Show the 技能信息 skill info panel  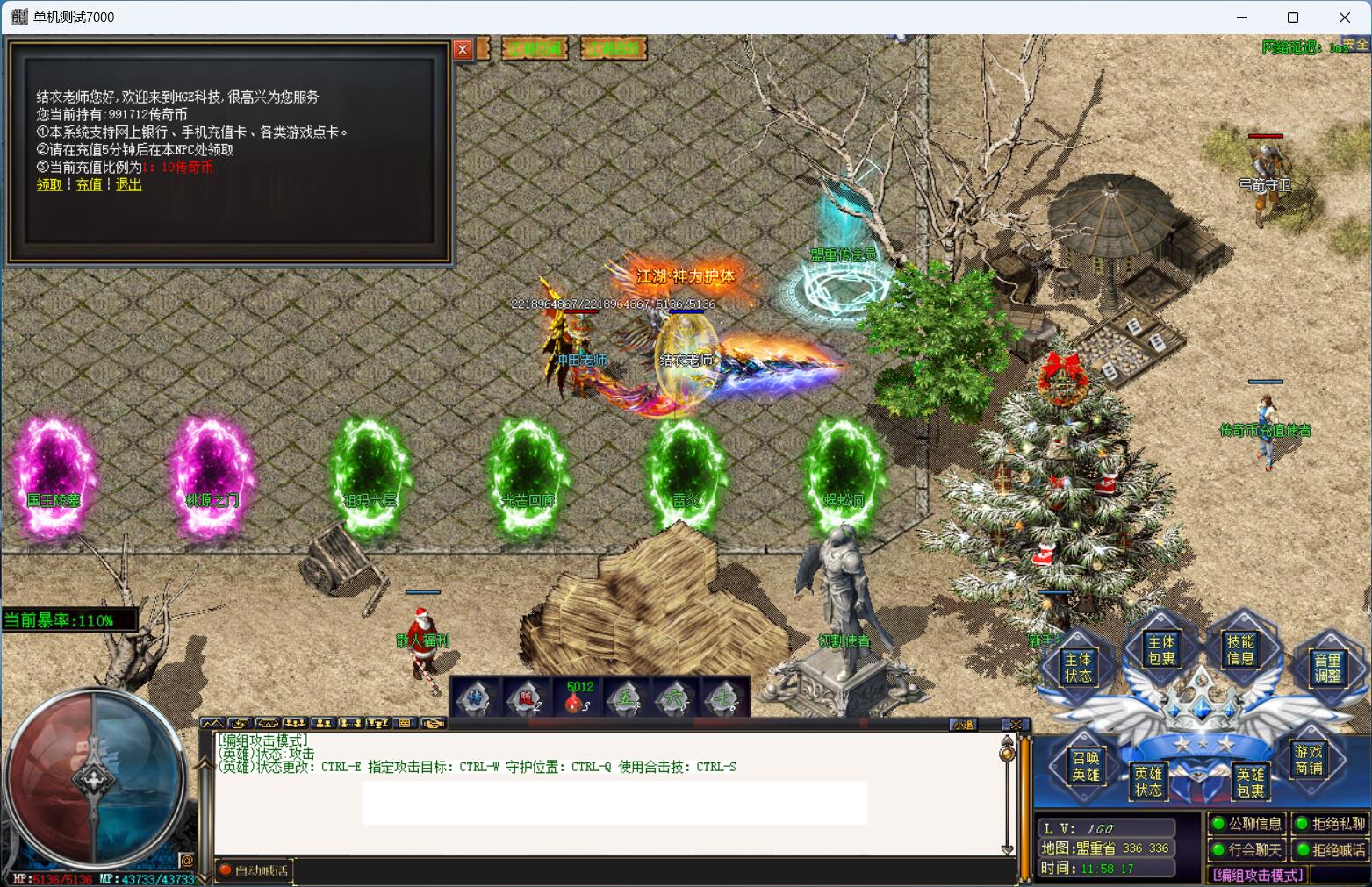[1240, 650]
